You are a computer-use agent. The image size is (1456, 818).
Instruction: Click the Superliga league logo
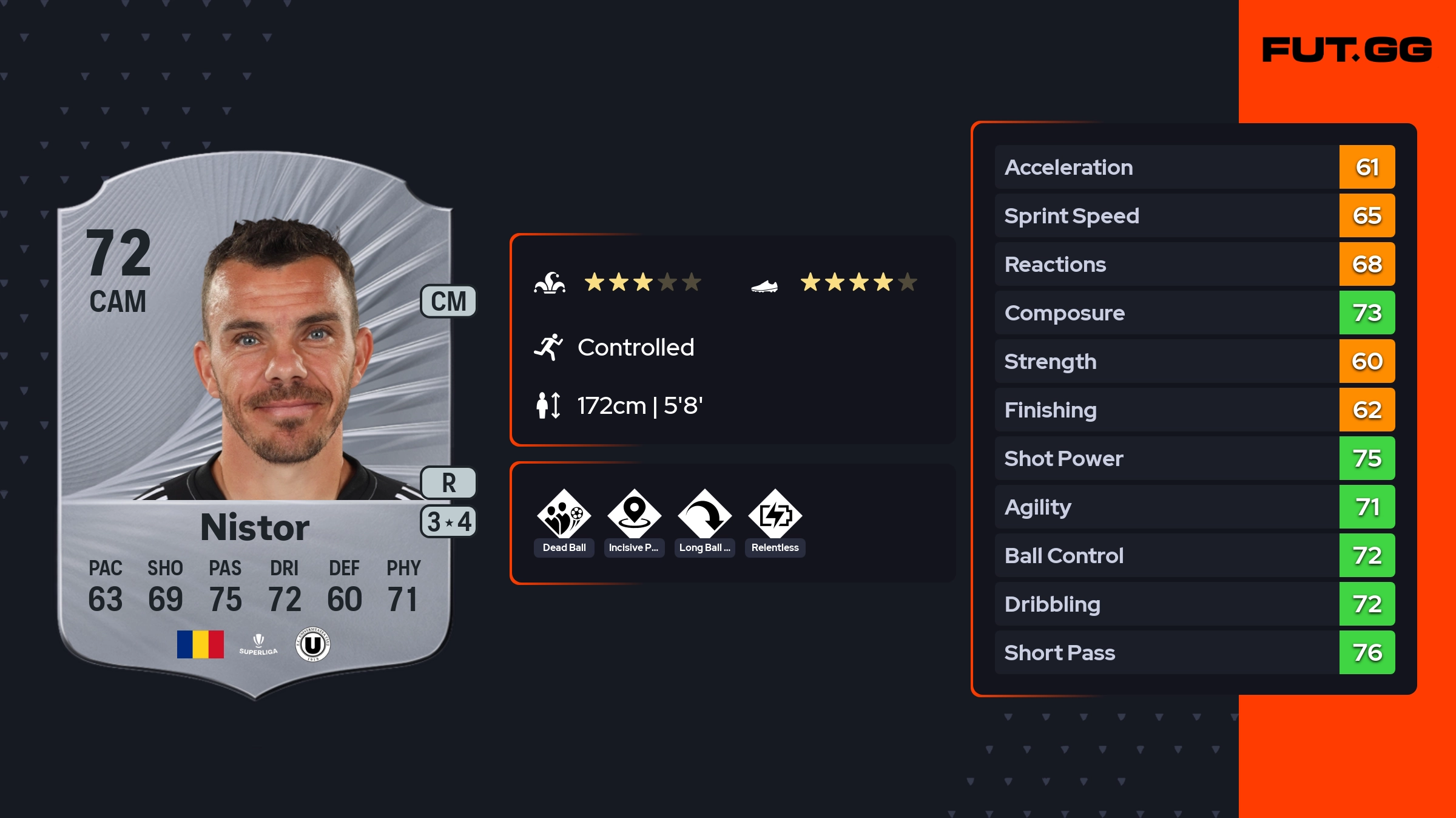pyautogui.click(x=258, y=644)
